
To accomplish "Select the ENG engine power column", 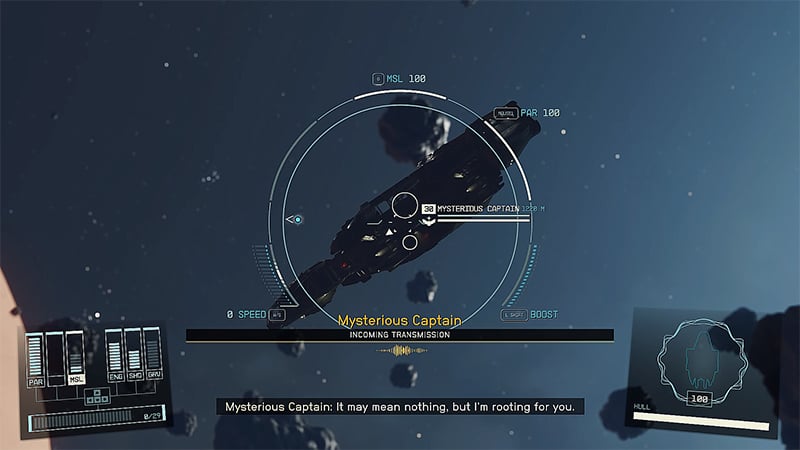I will pyautogui.click(x=114, y=357).
